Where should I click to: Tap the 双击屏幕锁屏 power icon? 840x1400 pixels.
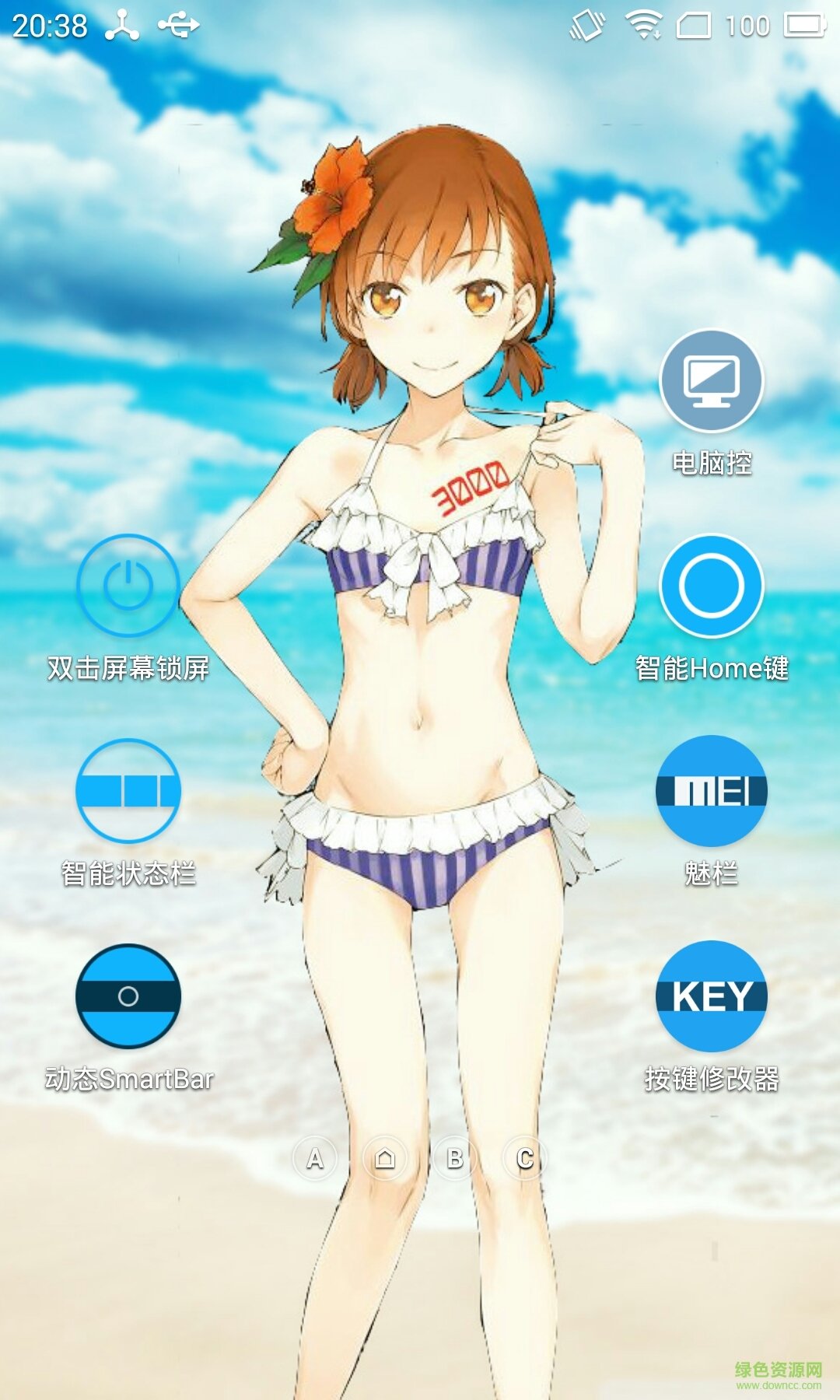click(128, 586)
